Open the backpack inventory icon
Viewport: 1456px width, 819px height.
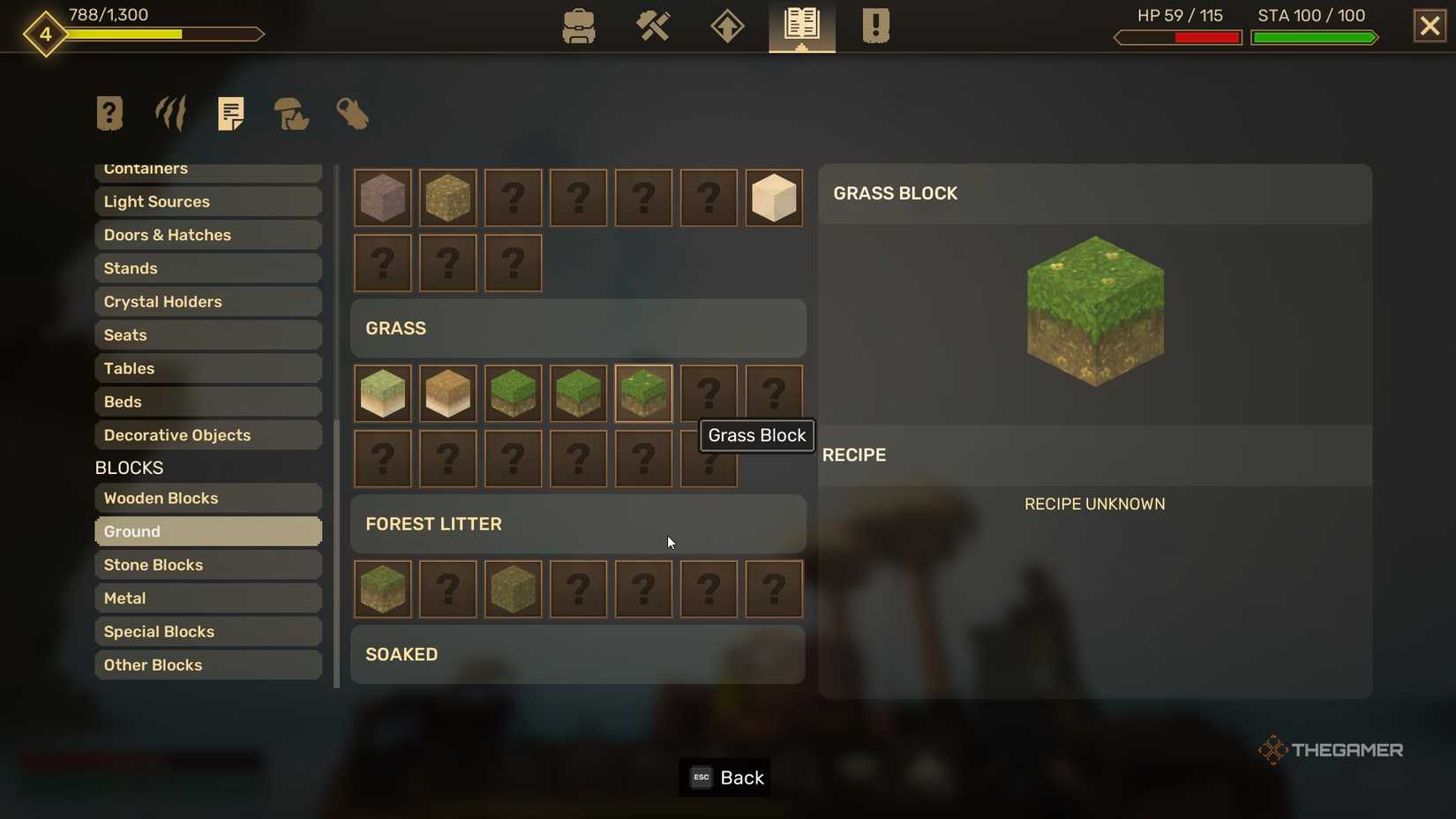click(x=578, y=26)
